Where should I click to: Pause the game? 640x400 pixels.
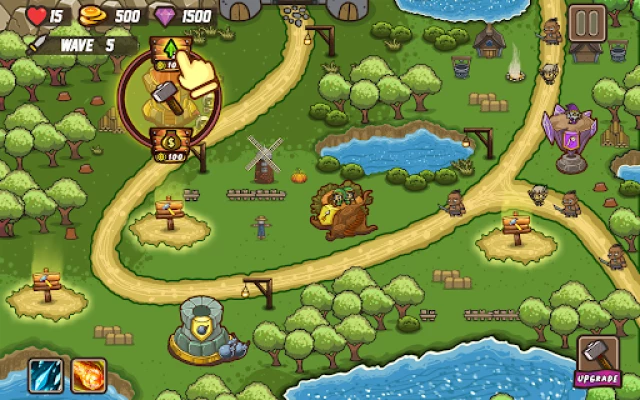(x=588, y=23)
